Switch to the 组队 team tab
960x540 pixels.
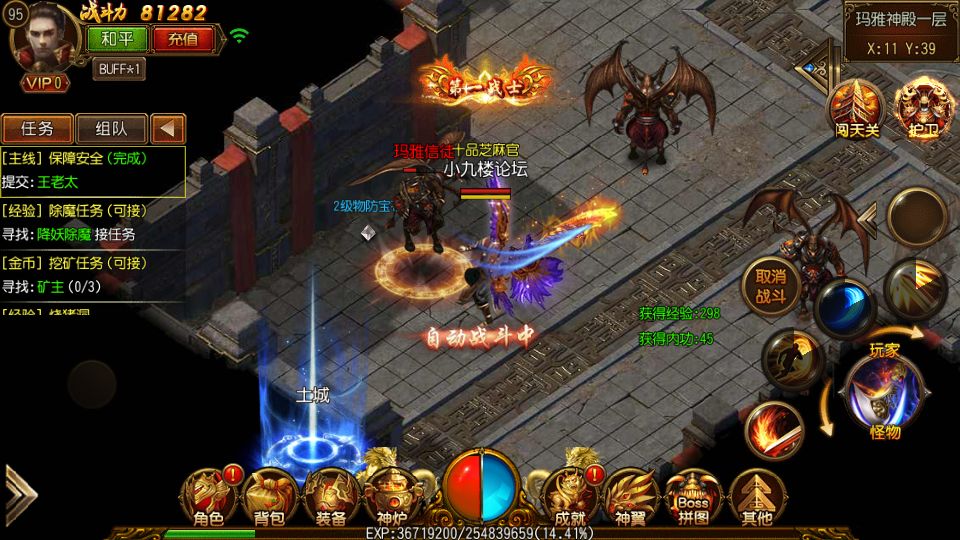(111, 129)
